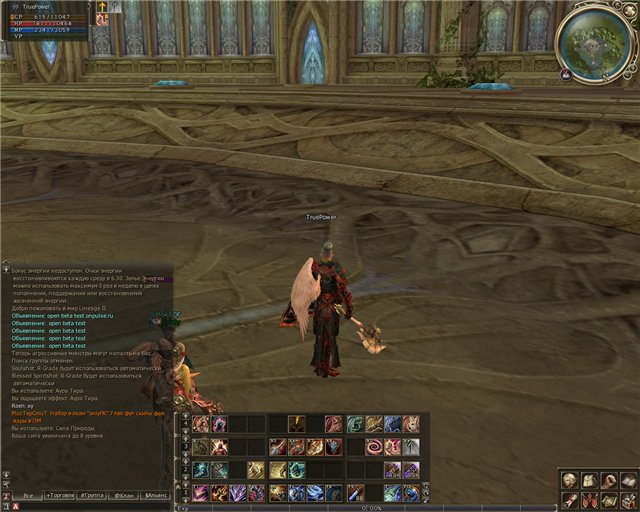Switch to the Все chat tab

pos(27,495)
